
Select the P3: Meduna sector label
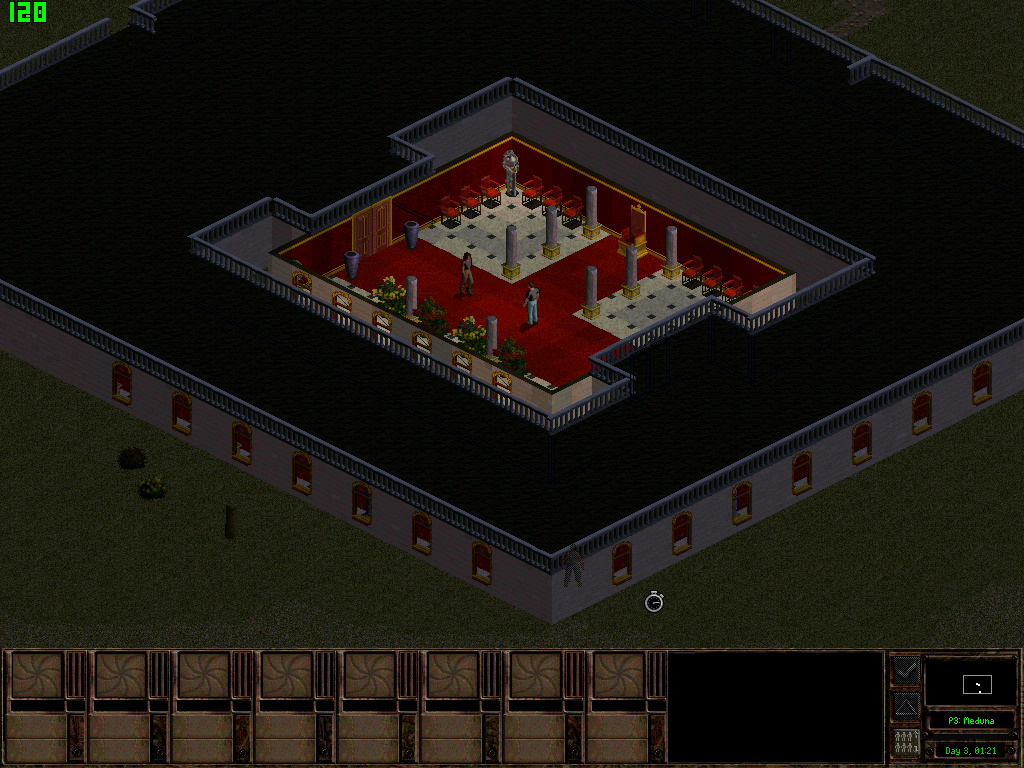(970, 721)
